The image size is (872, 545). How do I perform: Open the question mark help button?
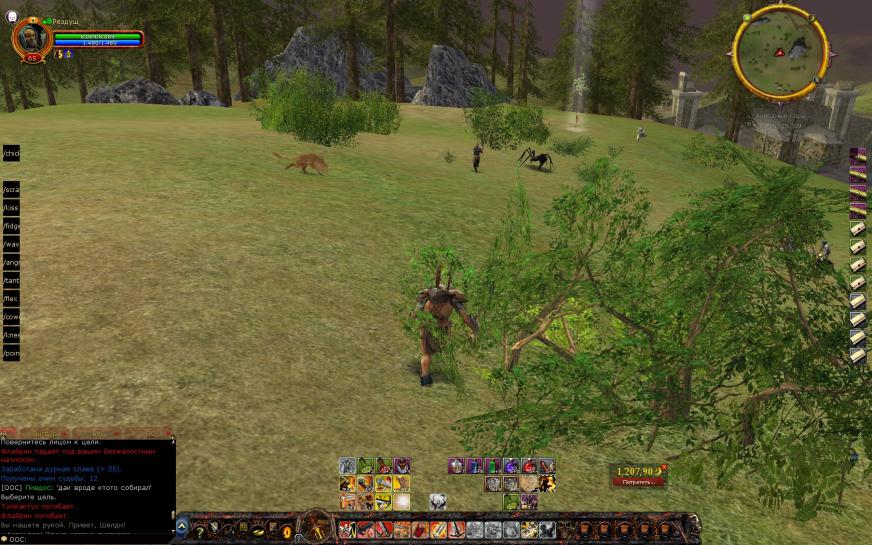coord(198,528)
